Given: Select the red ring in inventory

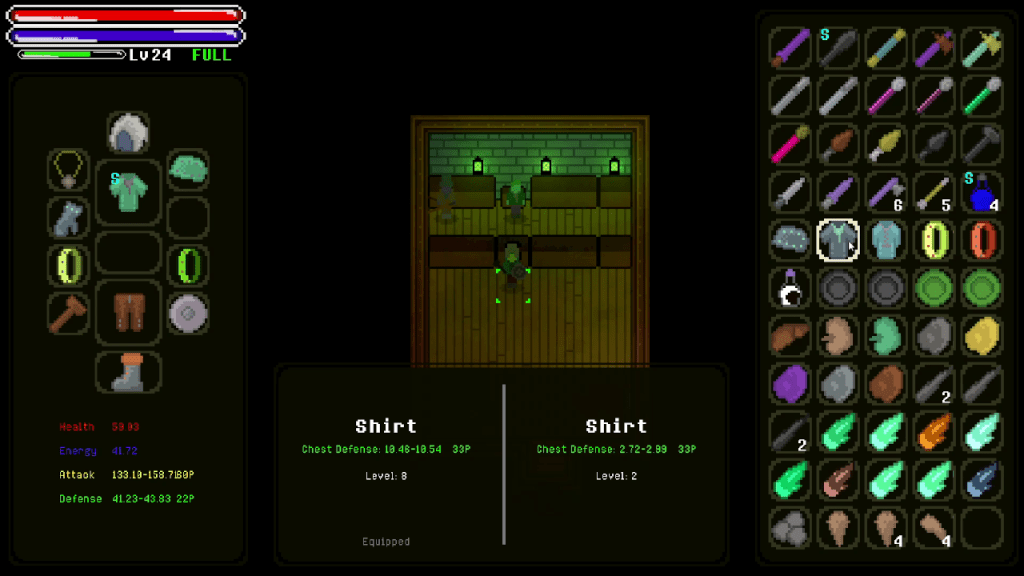Looking at the screenshot, I should click(982, 240).
